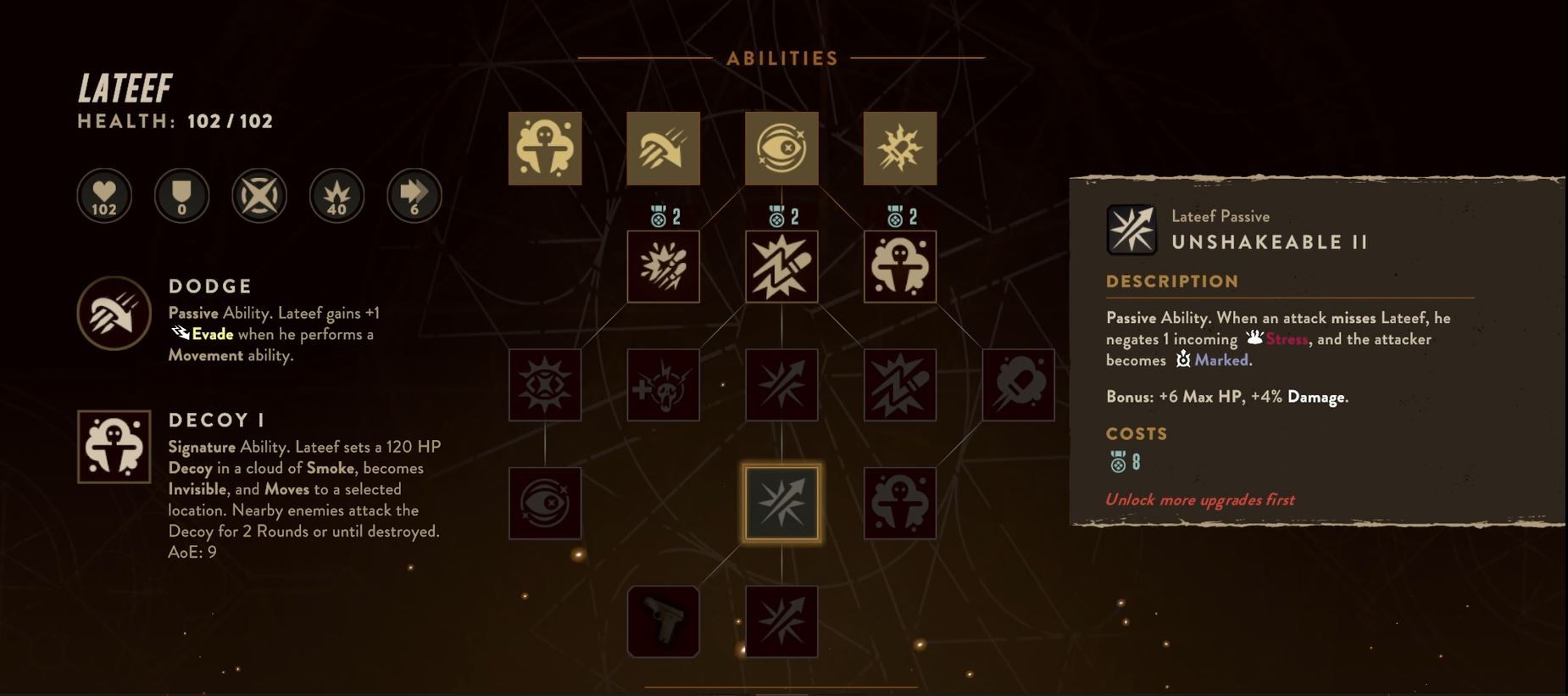Select the shrapnel burst upgrade node under Dodge
Screen dimensions: 1568x696
[x=663, y=265]
